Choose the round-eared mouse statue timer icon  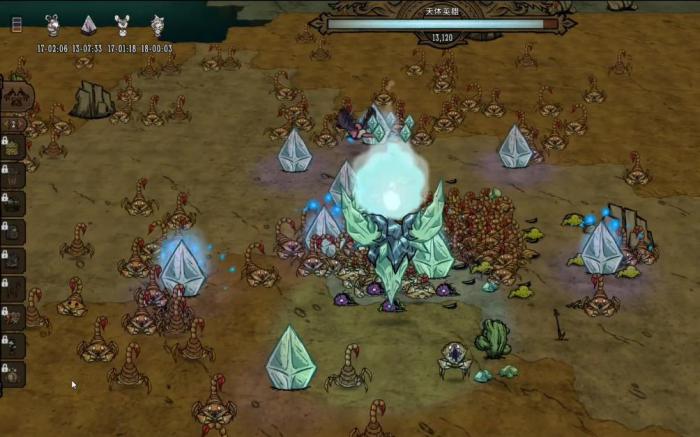pyautogui.click(x=122, y=24)
